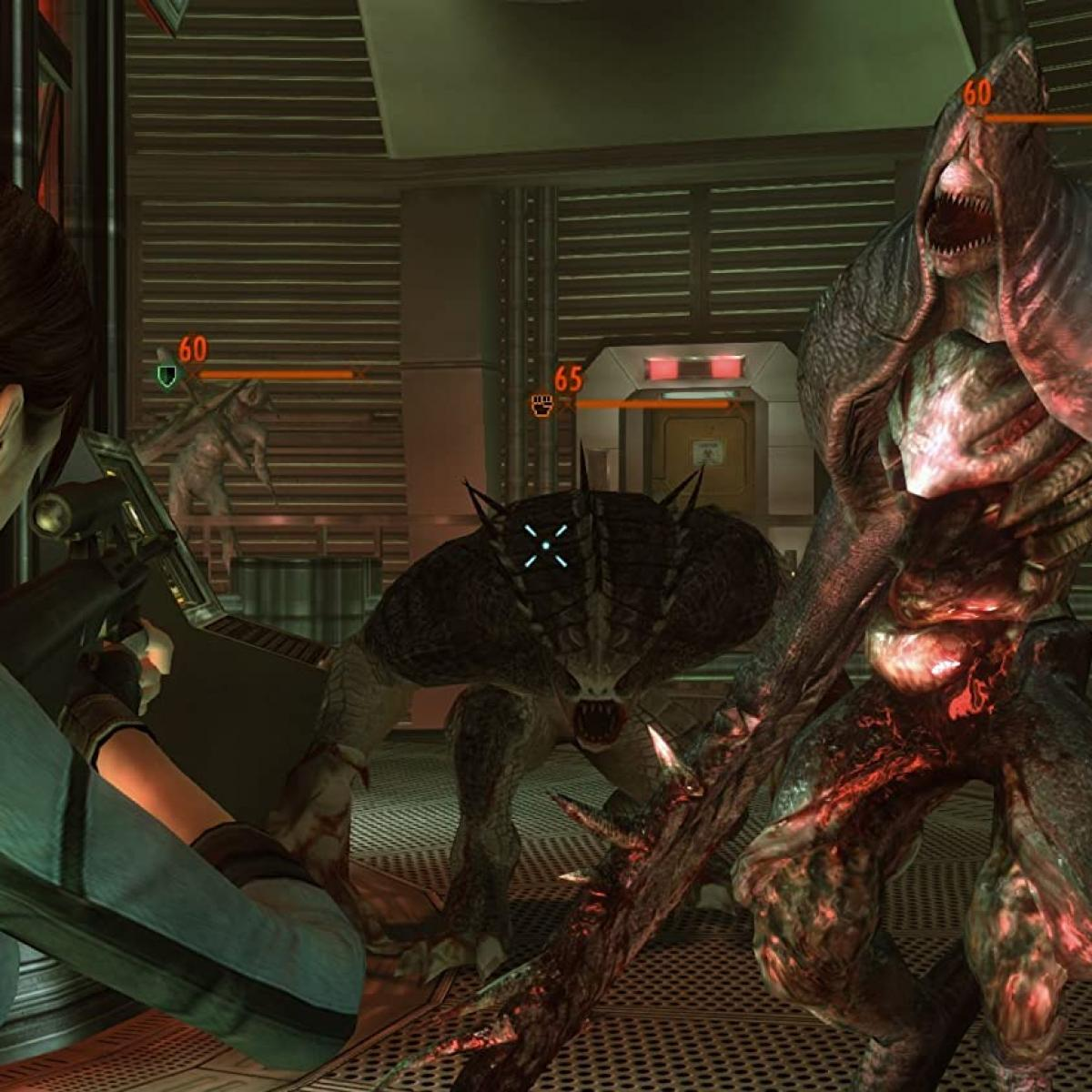
Task: Click the orange fist enemy modifier icon
Action: point(542,405)
